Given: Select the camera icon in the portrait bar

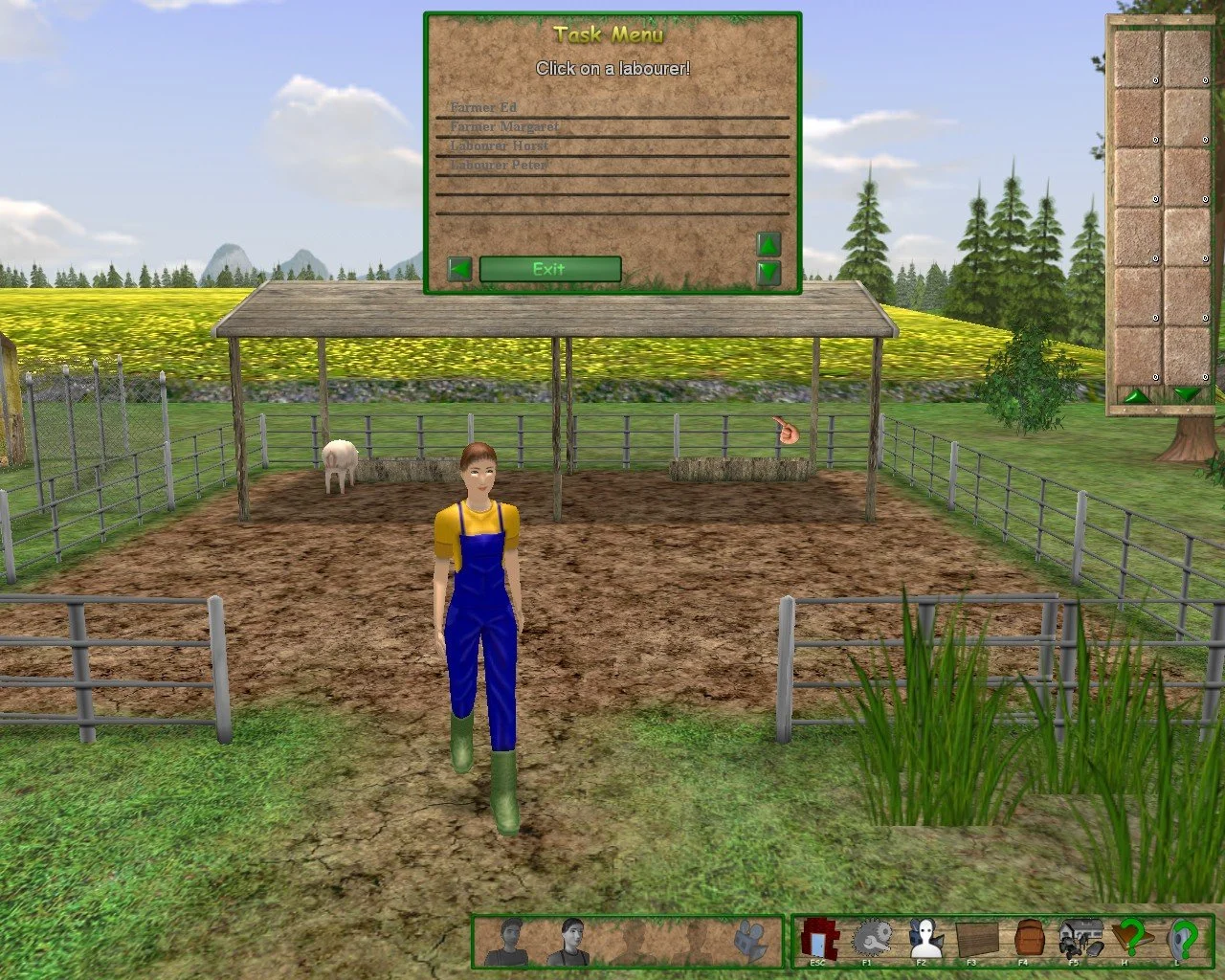Looking at the screenshot, I should click(748, 941).
